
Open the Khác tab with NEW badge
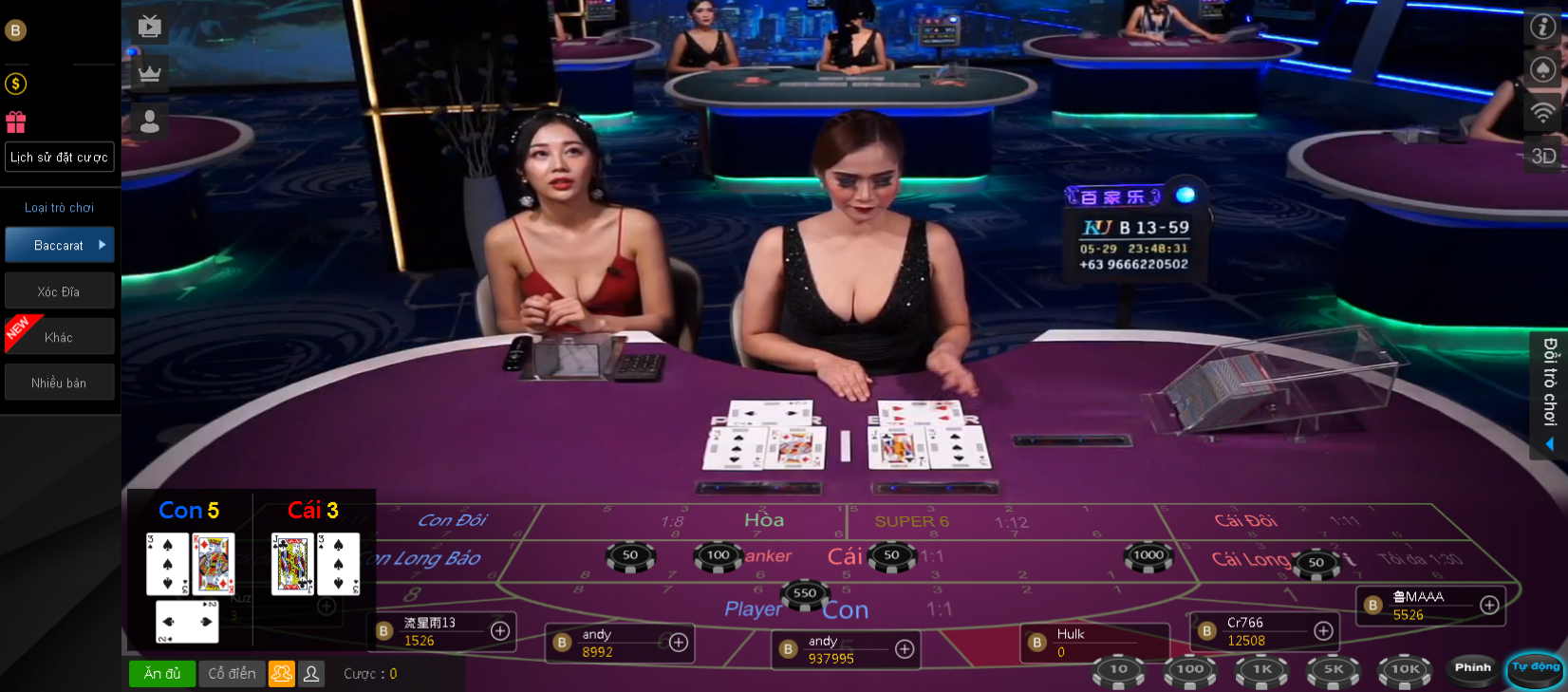pyautogui.click(x=59, y=335)
